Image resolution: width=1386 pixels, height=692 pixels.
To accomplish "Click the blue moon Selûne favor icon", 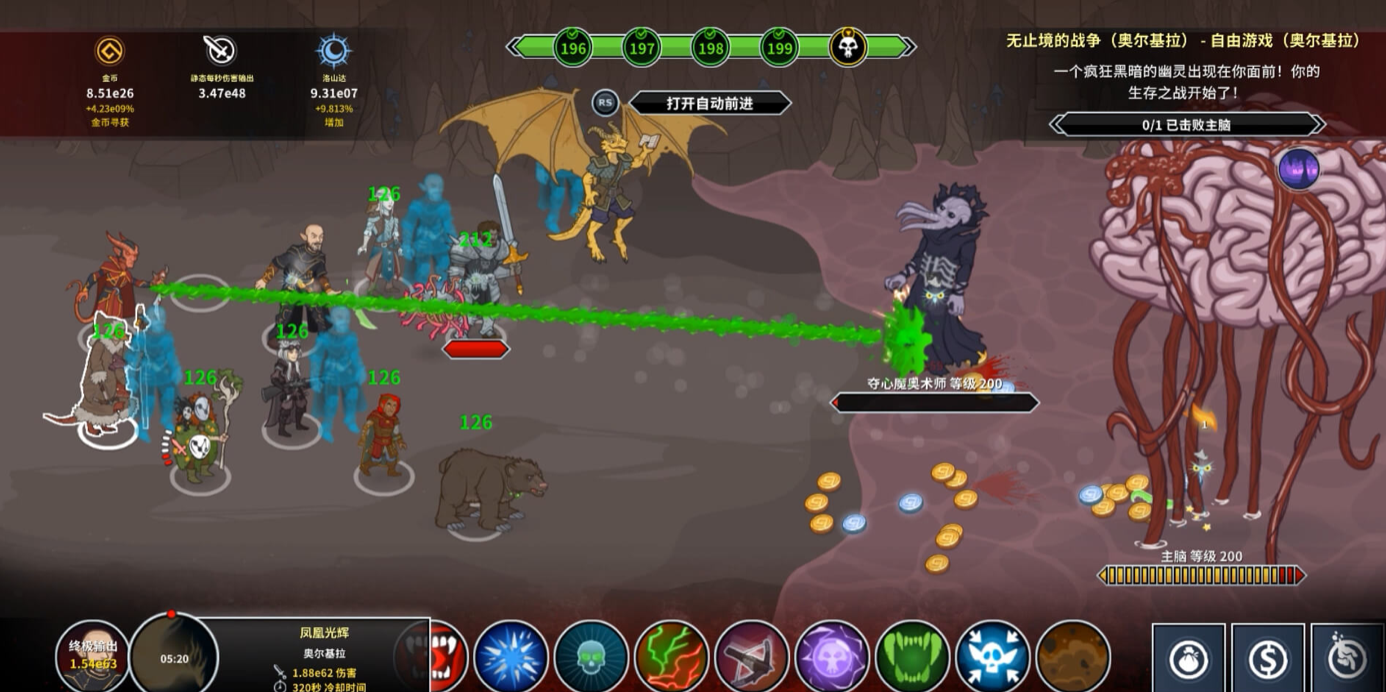I will [x=333, y=51].
